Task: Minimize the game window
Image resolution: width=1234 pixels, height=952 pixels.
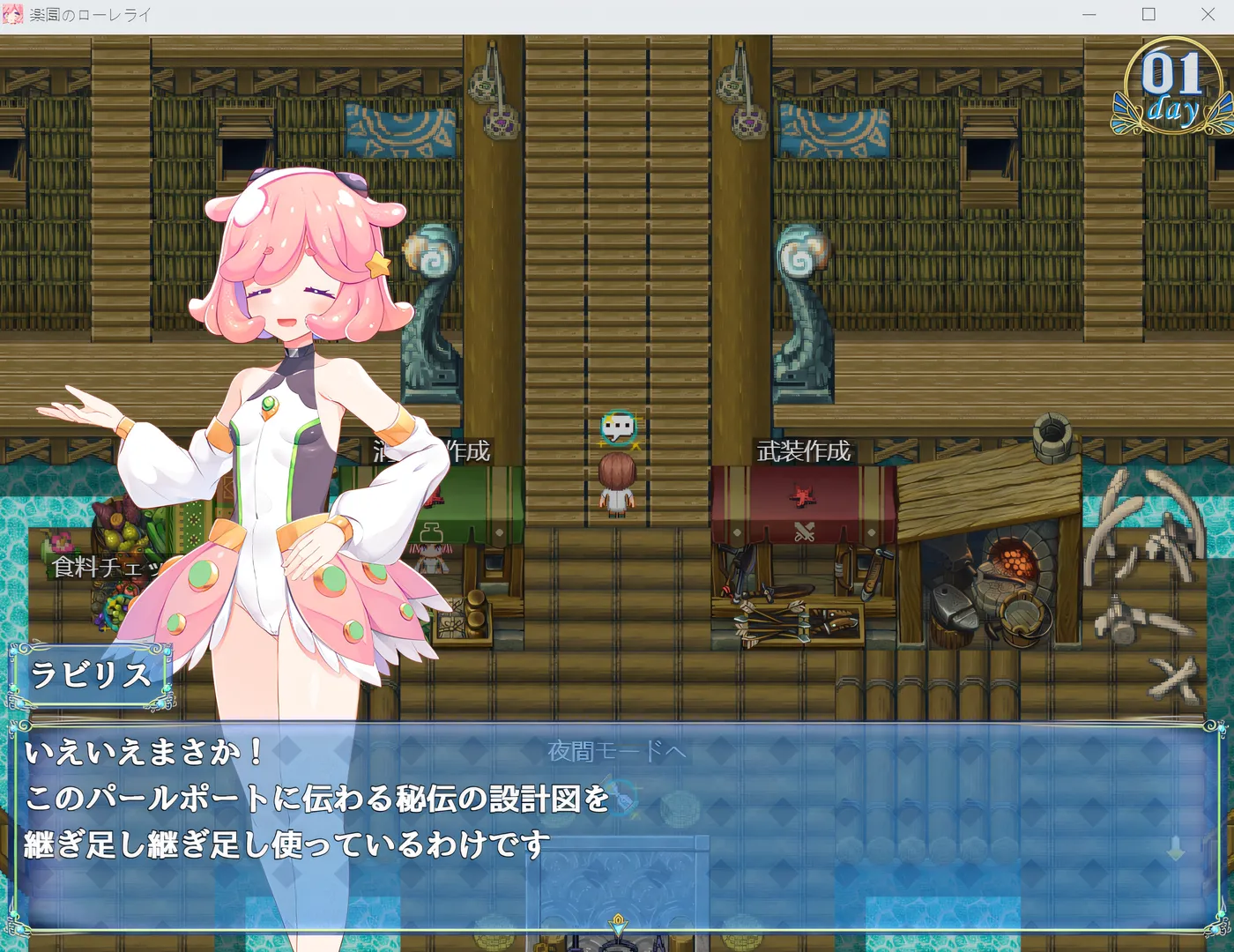Action: (x=1089, y=14)
